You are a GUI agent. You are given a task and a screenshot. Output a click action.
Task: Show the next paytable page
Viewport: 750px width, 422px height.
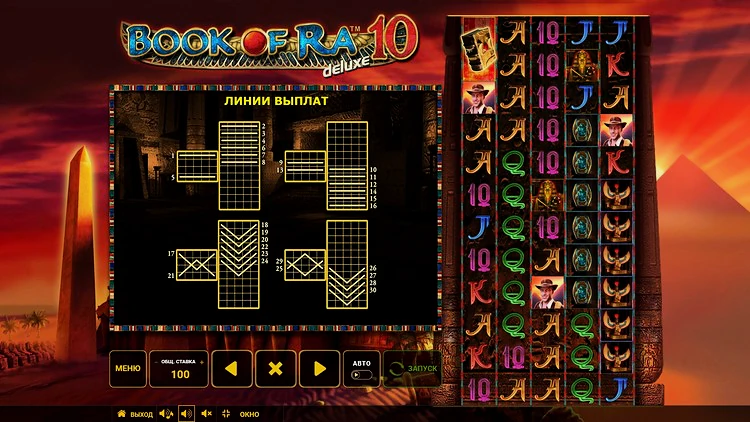(320, 368)
